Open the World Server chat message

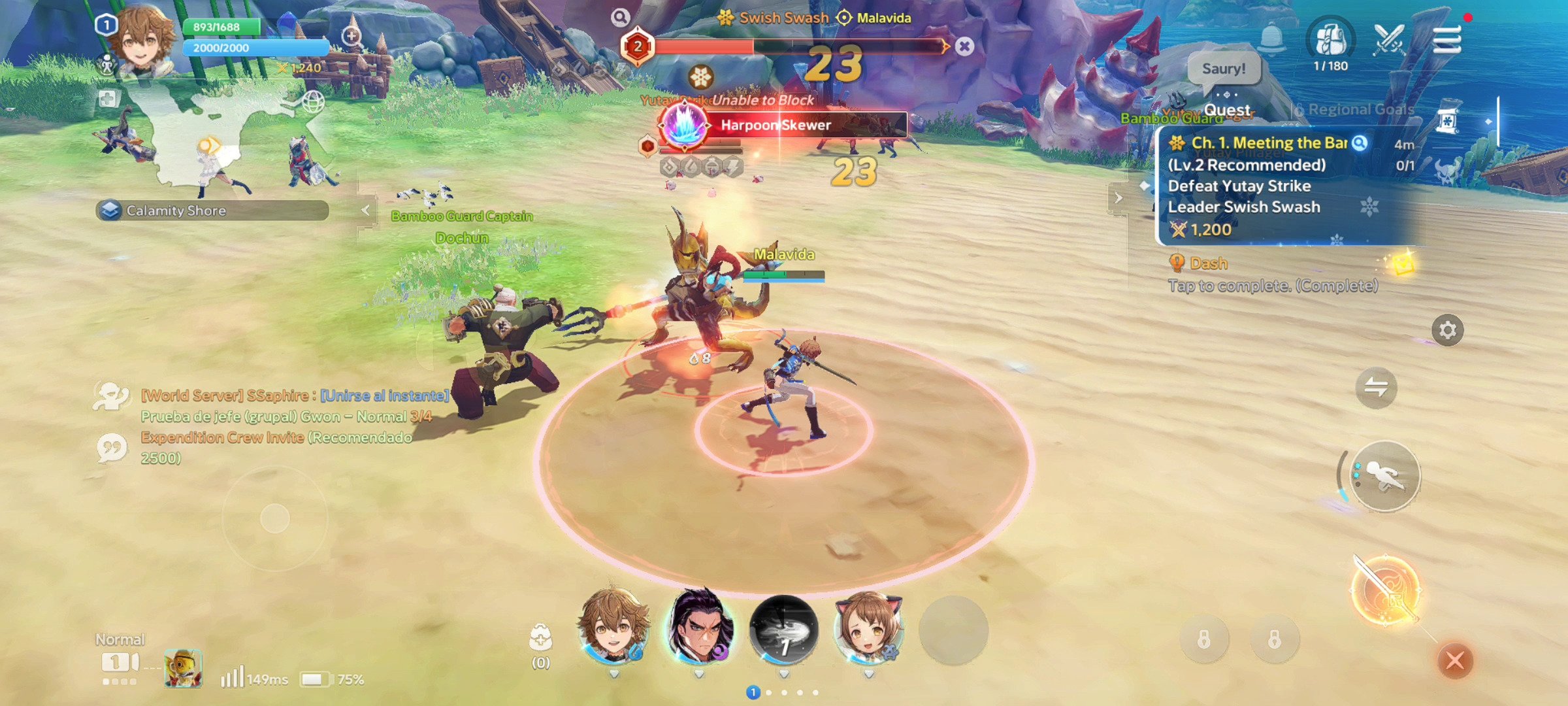click(294, 395)
